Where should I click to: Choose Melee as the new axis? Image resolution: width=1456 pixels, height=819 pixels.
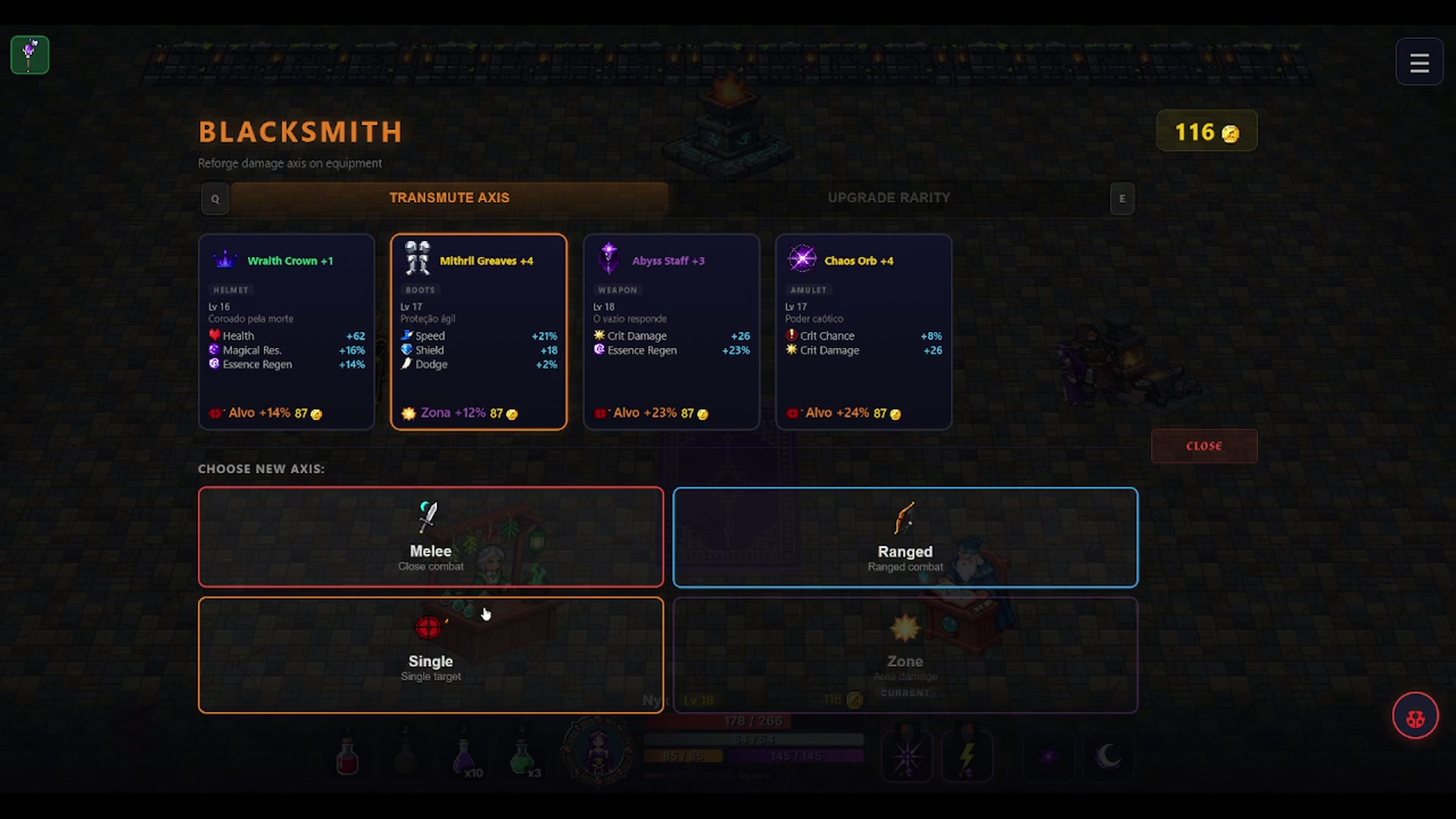coord(431,537)
